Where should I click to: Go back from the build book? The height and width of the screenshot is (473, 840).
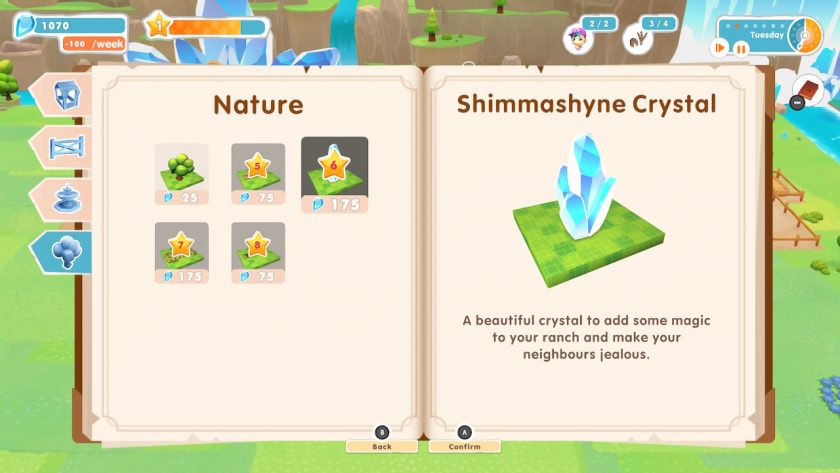point(381,446)
